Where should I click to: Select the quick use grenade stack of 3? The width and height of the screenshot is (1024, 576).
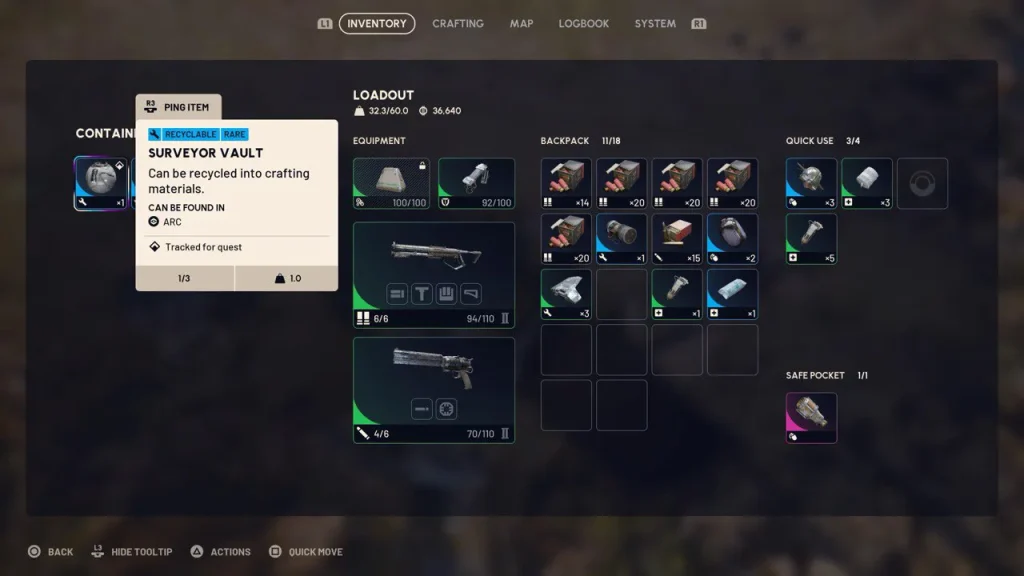tap(811, 183)
